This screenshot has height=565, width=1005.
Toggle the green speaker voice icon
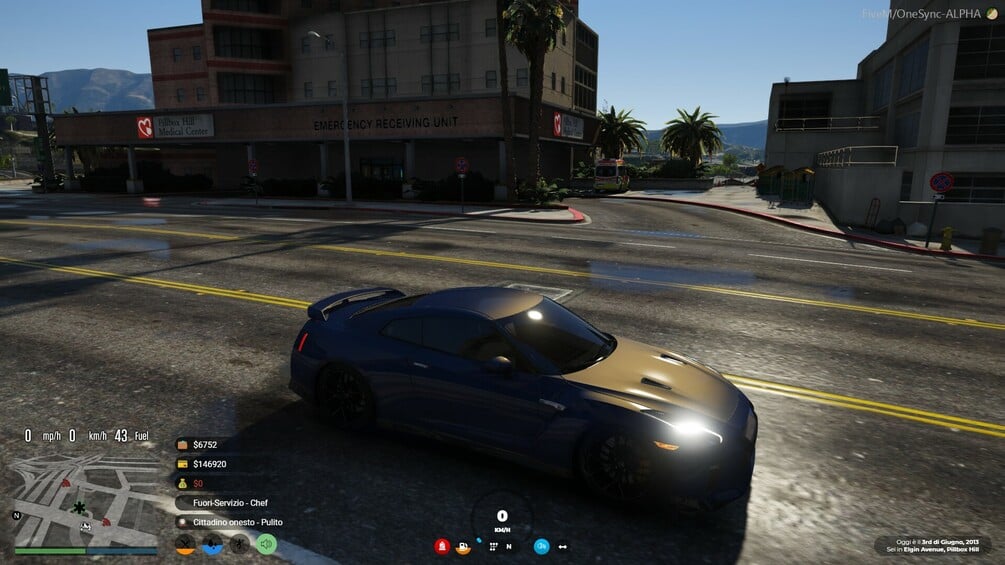(x=266, y=545)
